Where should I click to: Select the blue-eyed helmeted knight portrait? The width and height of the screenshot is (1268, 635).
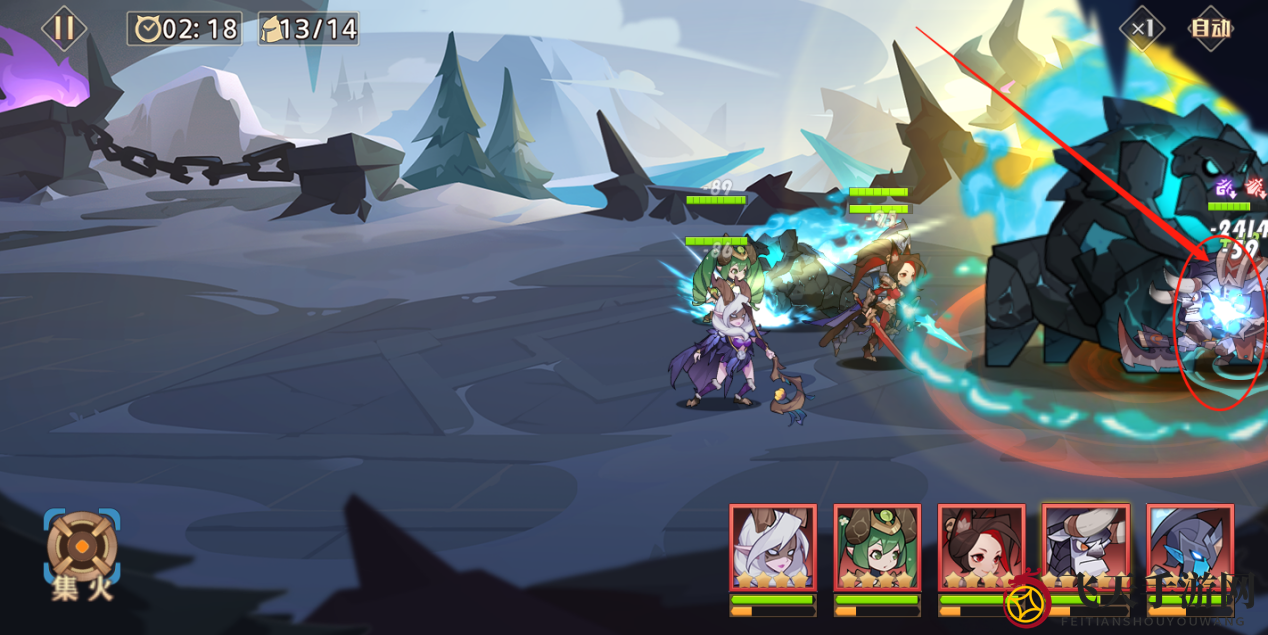1190,547
